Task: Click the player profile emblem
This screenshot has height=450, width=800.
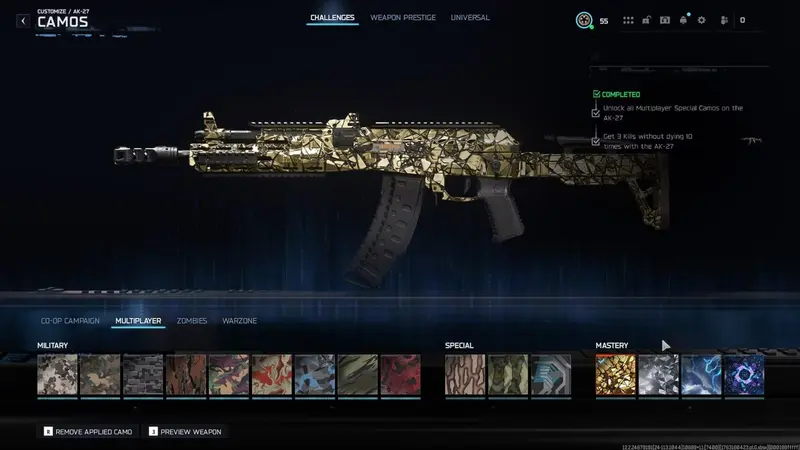Action: click(x=584, y=20)
